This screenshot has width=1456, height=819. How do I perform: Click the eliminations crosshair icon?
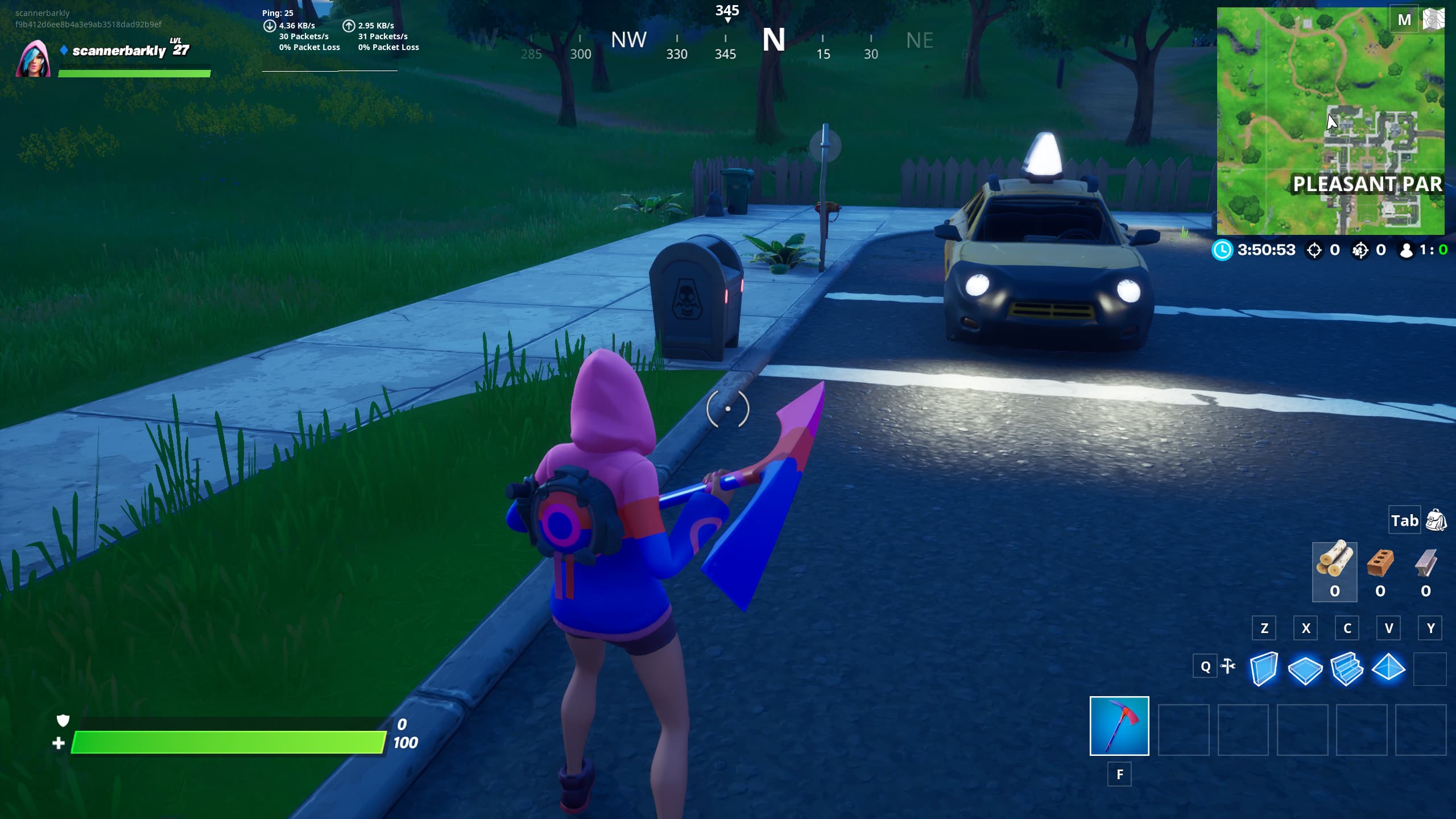point(1314,250)
